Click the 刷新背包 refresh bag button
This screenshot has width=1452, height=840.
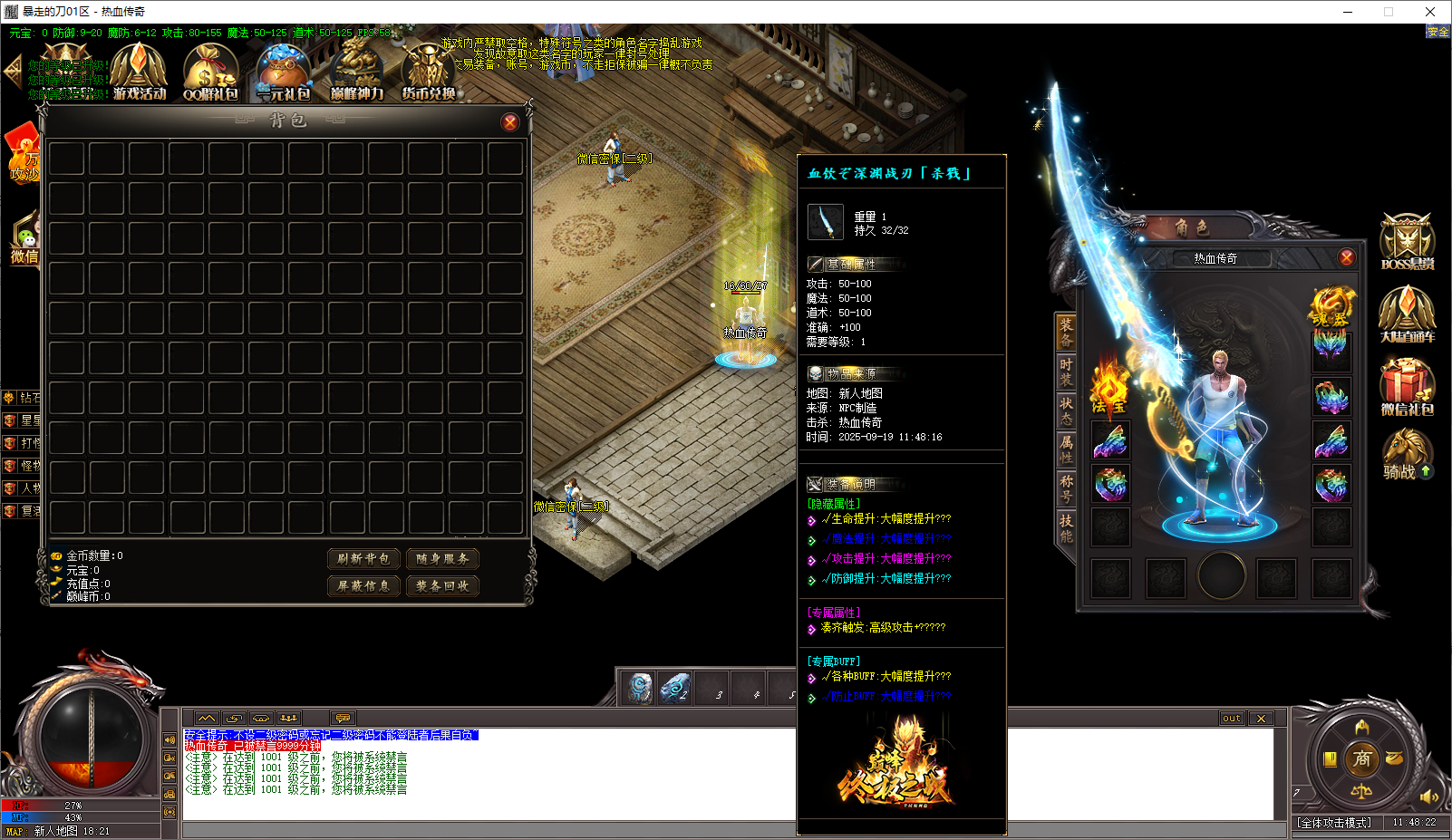(x=363, y=559)
